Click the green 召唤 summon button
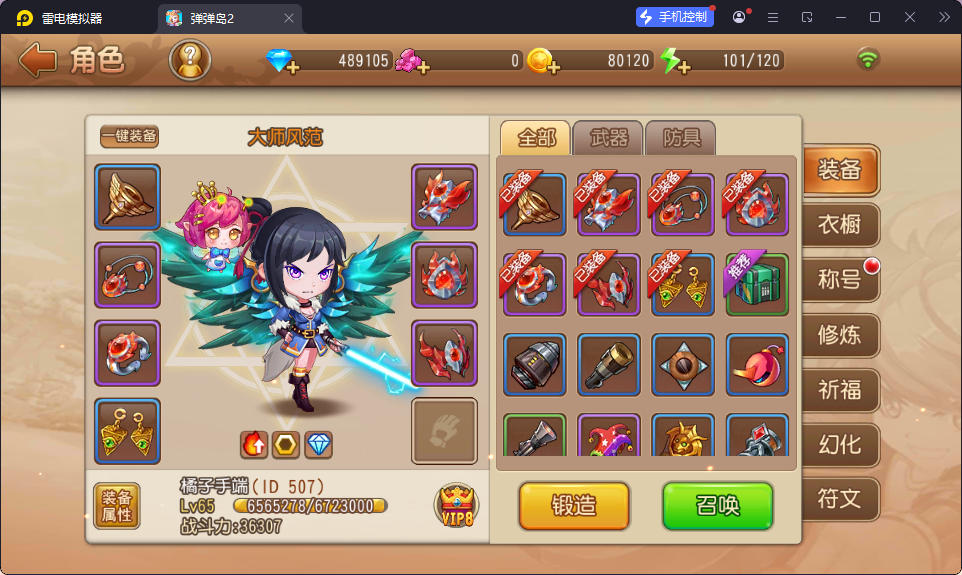Image resolution: width=962 pixels, height=575 pixels. pyautogui.click(x=717, y=505)
